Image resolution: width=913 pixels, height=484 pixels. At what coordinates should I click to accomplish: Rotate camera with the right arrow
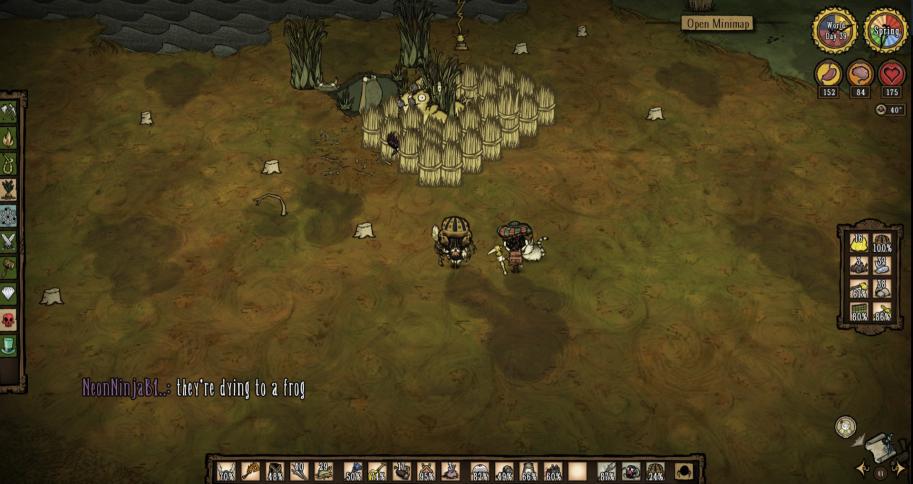click(x=897, y=468)
